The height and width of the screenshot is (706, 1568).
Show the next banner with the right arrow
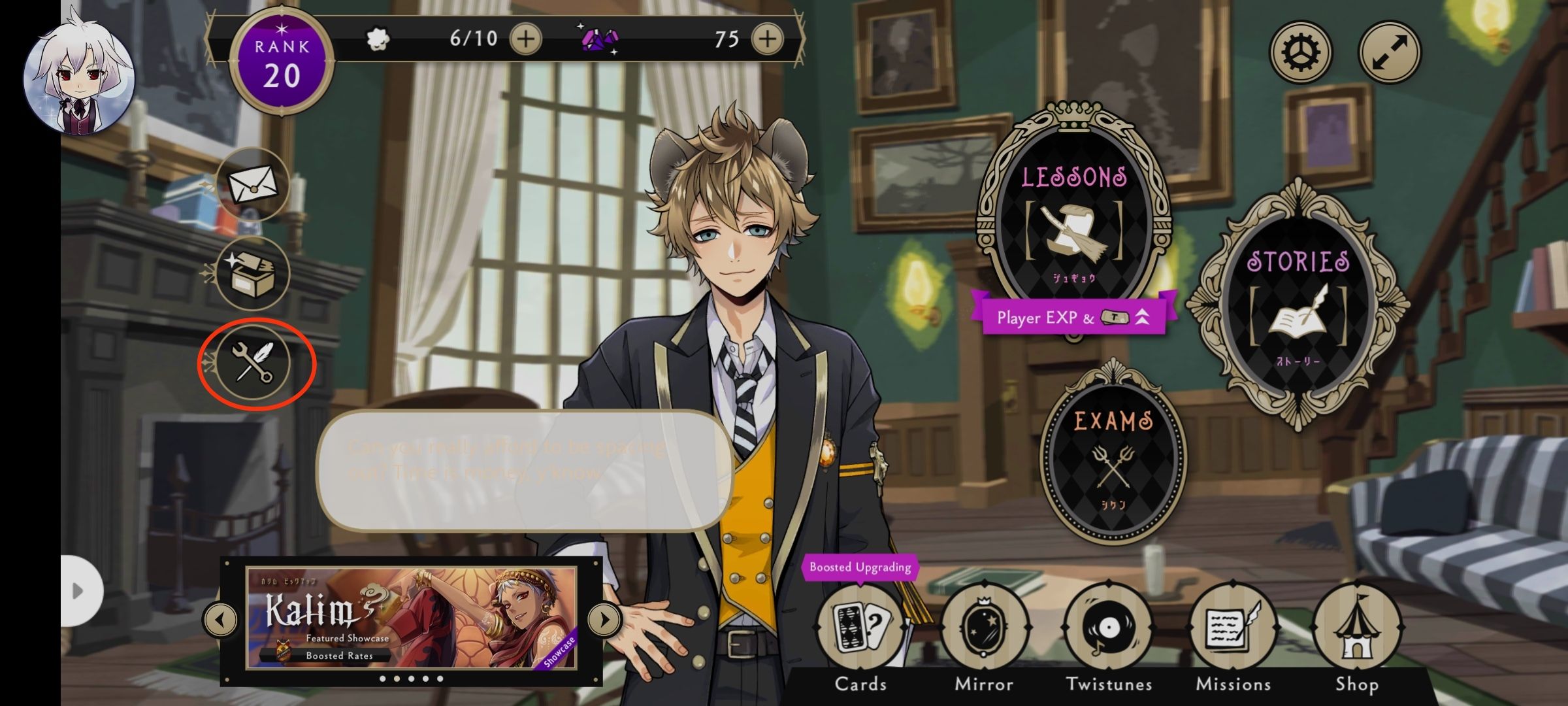click(604, 618)
